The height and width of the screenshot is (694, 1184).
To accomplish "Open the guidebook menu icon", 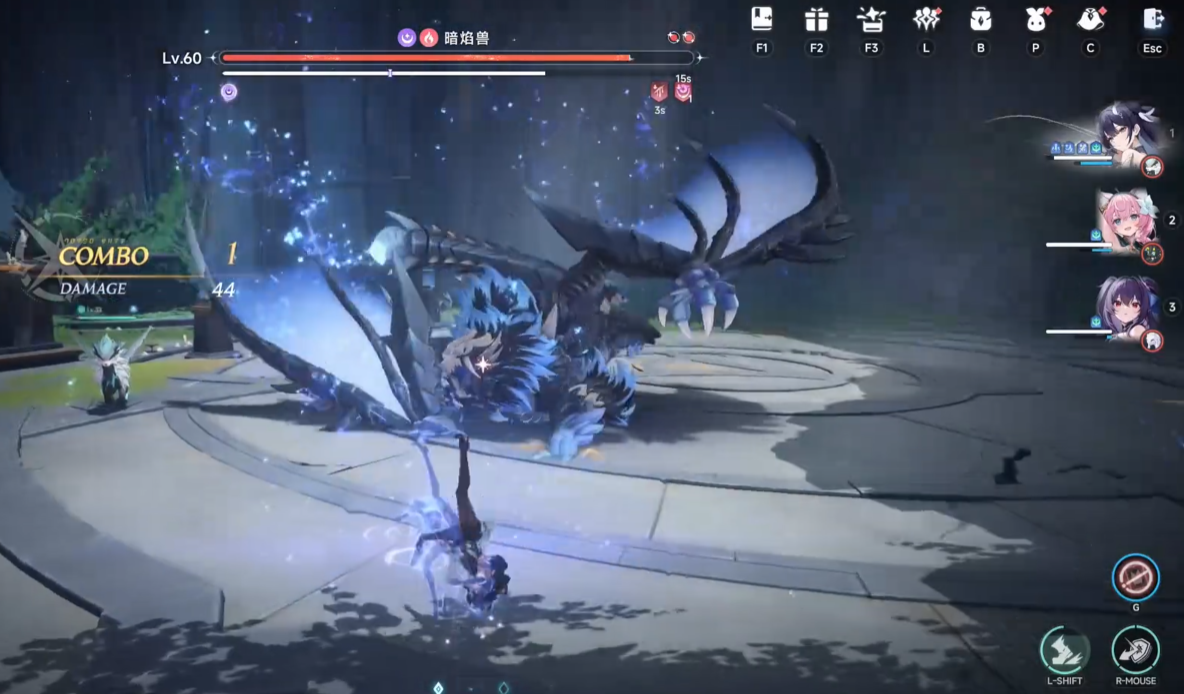I will (x=762, y=20).
